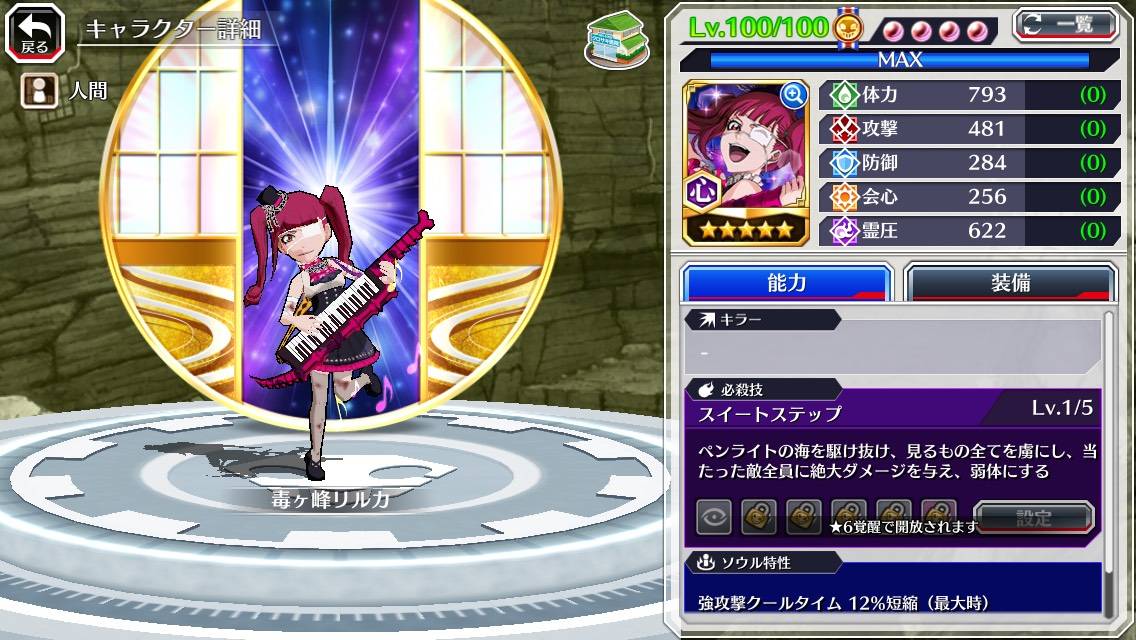
Task: Switch to the 装備 tab
Action: coord(1009,283)
